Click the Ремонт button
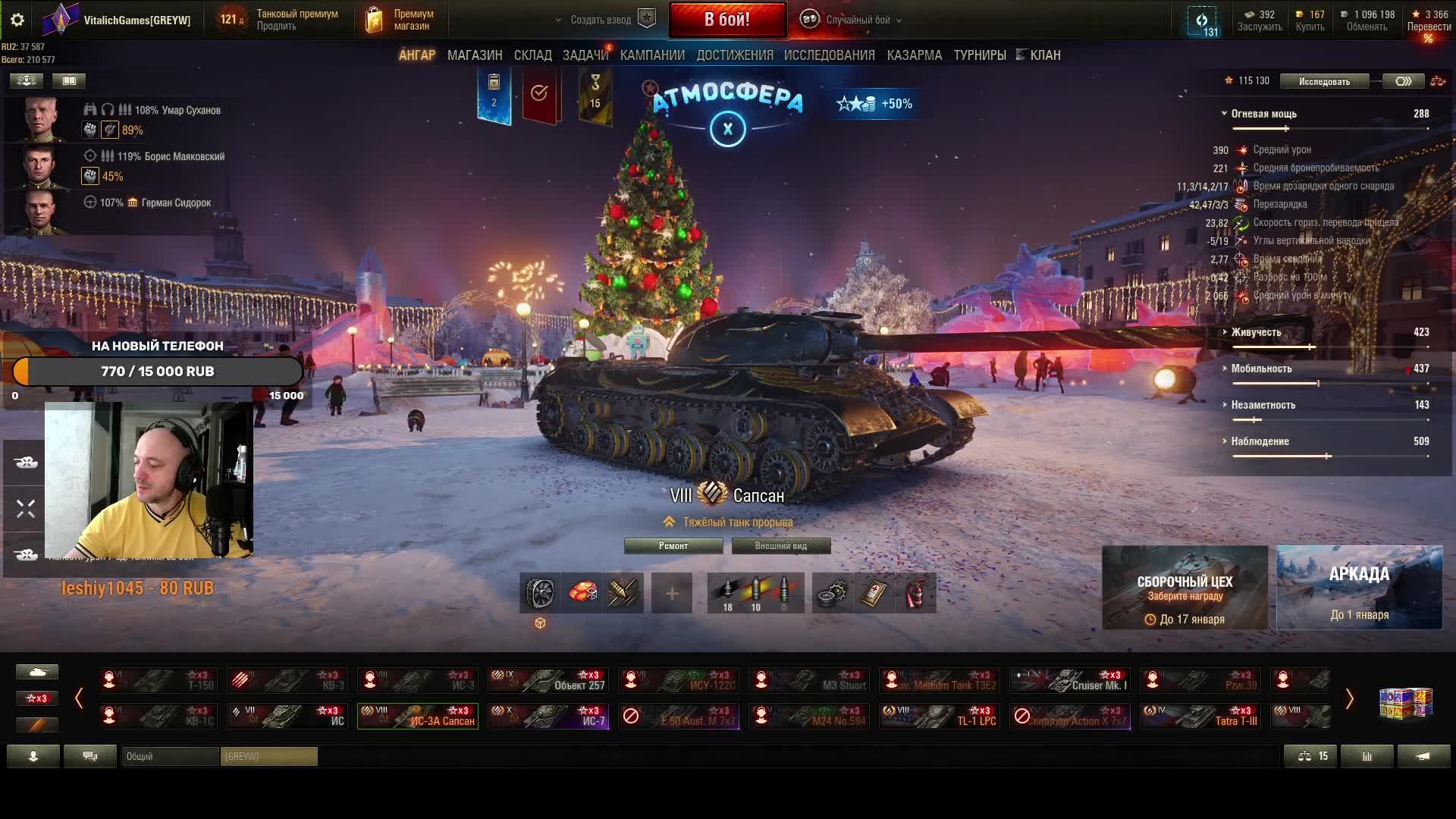Viewport: 1456px width, 819px height. point(673,546)
